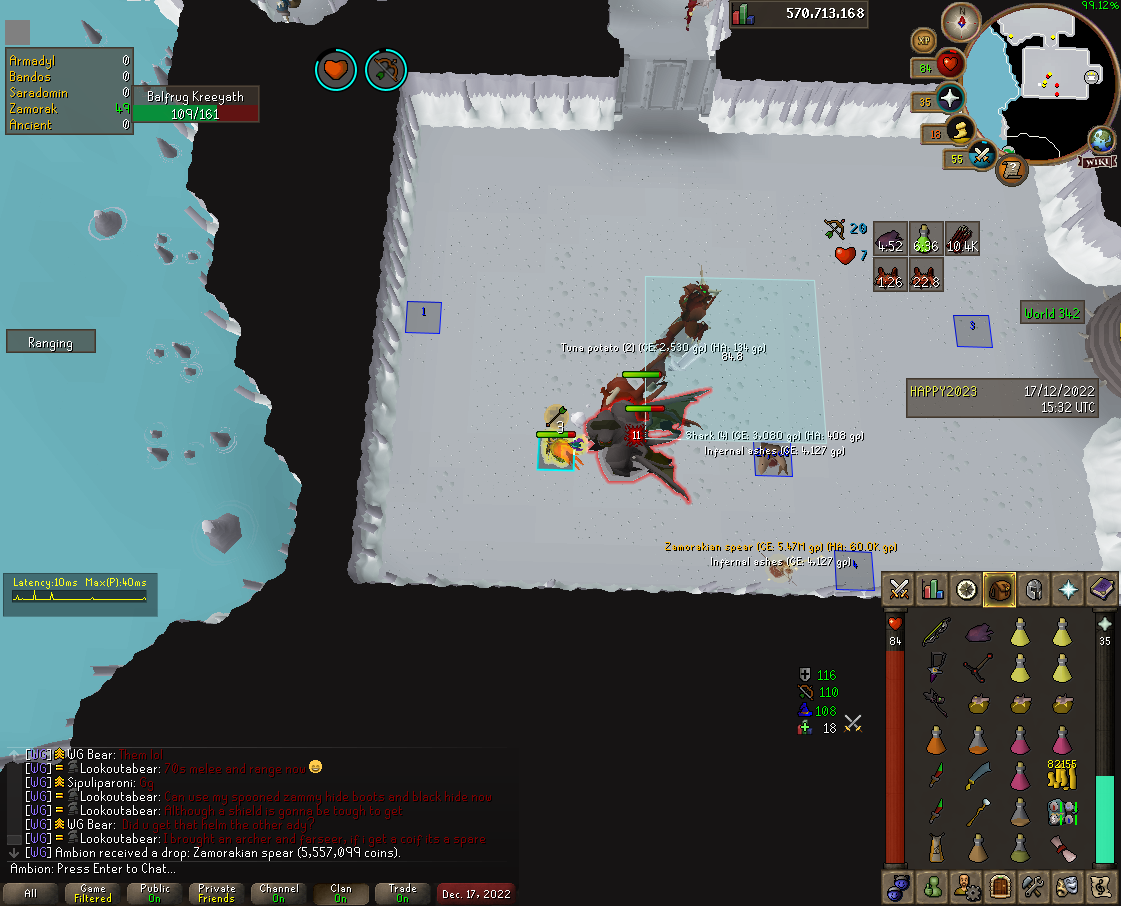This screenshot has width=1121, height=906.
Task: Select the teleport scroll in inventory
Action: coord(1061,848)
